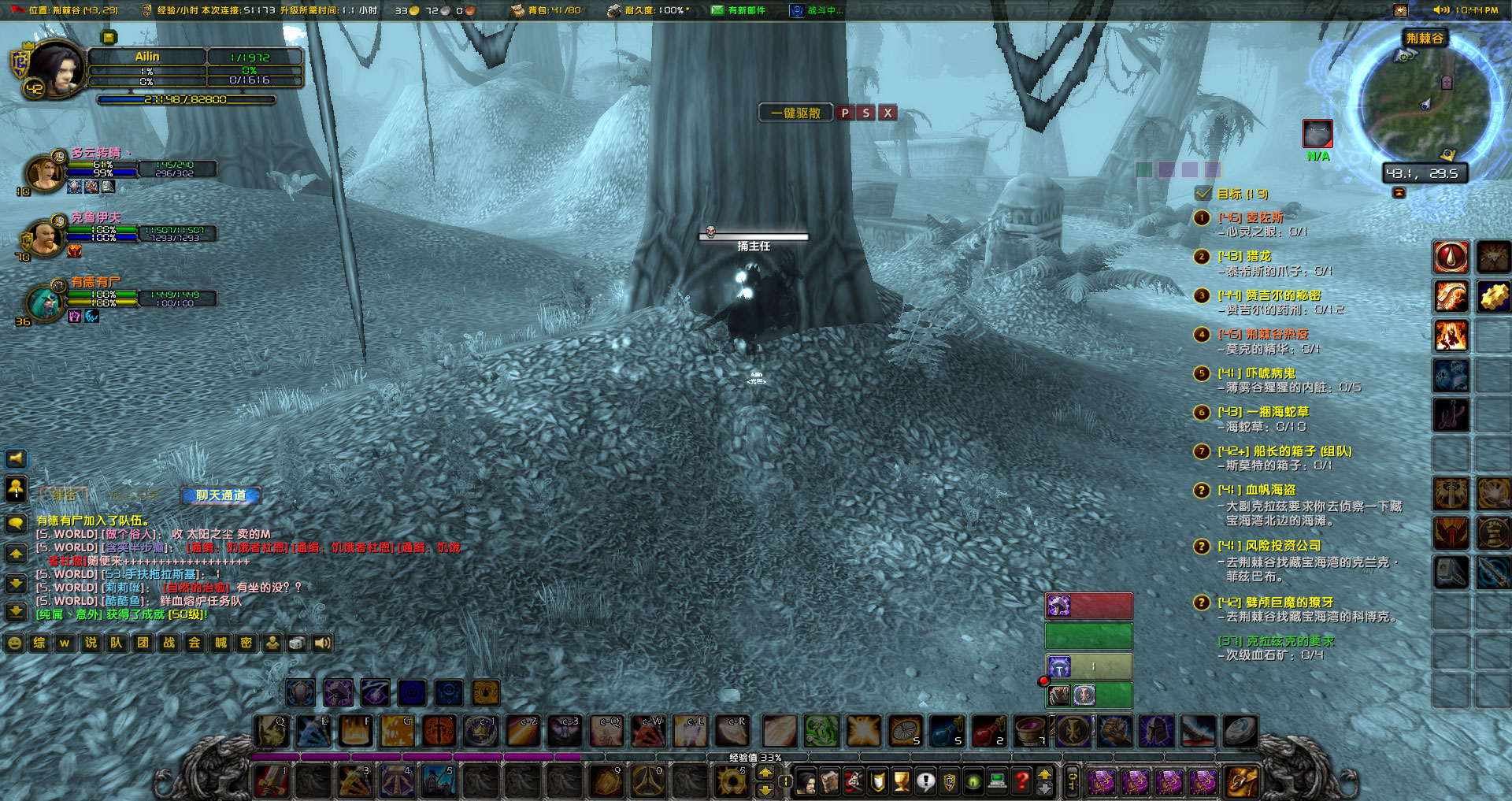The width and height of the screenshot is (1512, 801).
Task: Open the quest log exclamation-bubble icon
Action: [x=926, y=780]
